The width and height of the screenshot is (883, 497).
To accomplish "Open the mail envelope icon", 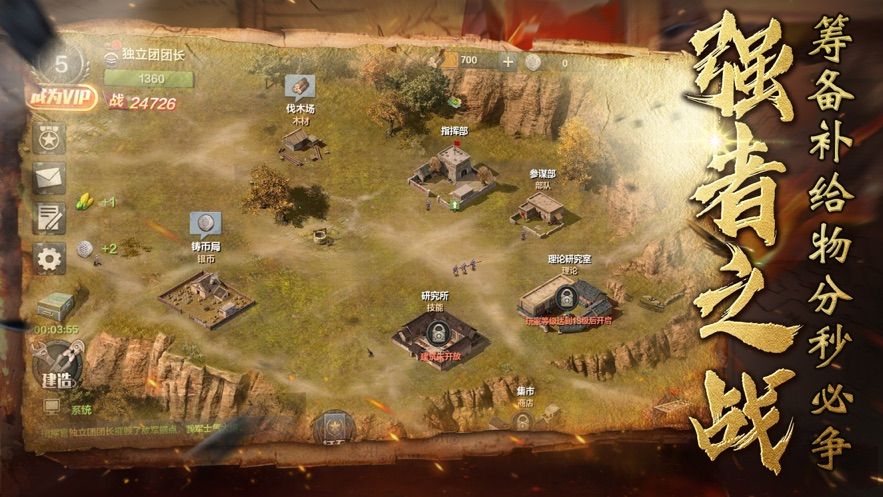I will tap(49, 178).
